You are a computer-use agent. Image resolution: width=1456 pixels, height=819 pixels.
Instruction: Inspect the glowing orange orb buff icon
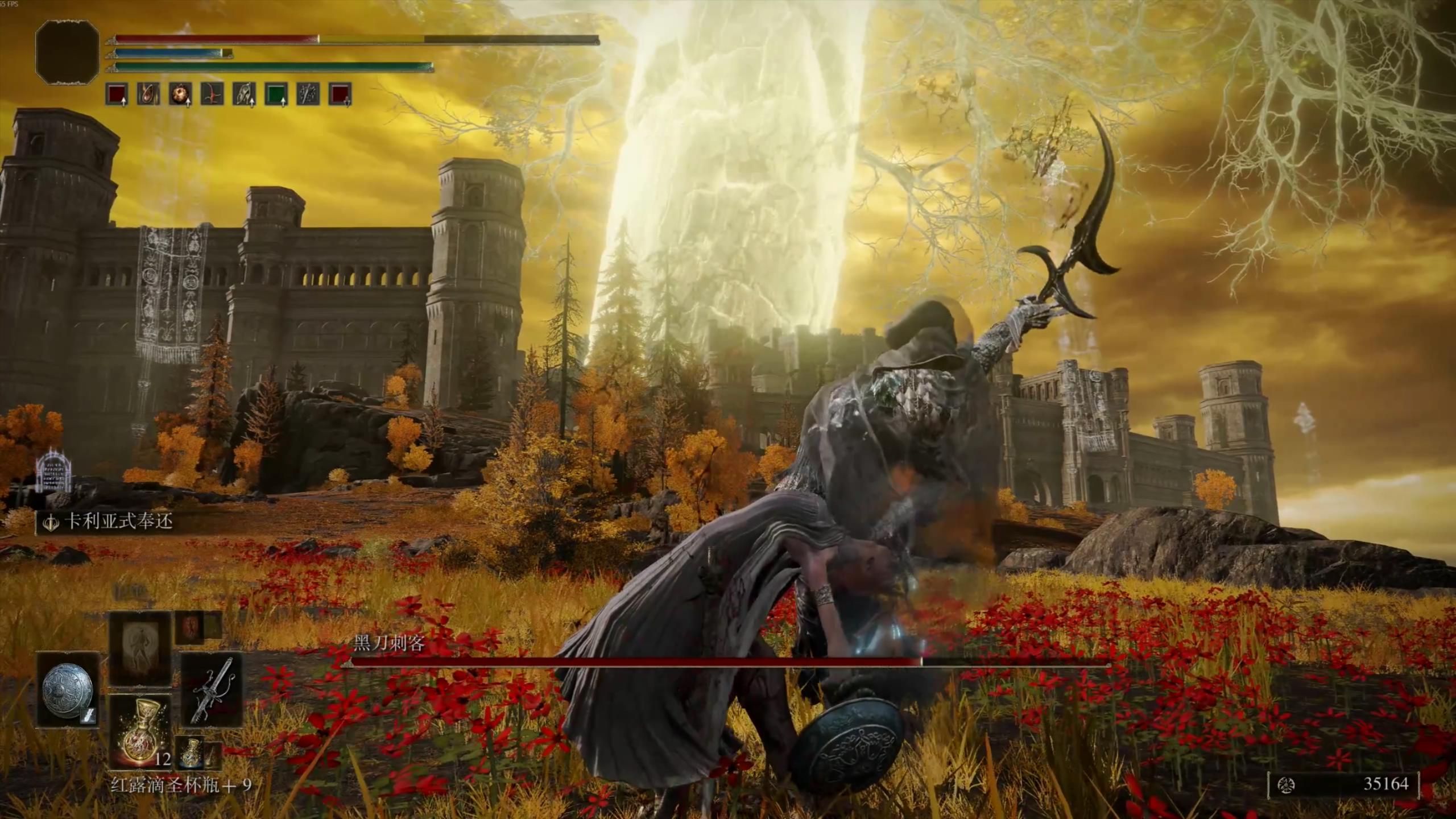point(180,94)
